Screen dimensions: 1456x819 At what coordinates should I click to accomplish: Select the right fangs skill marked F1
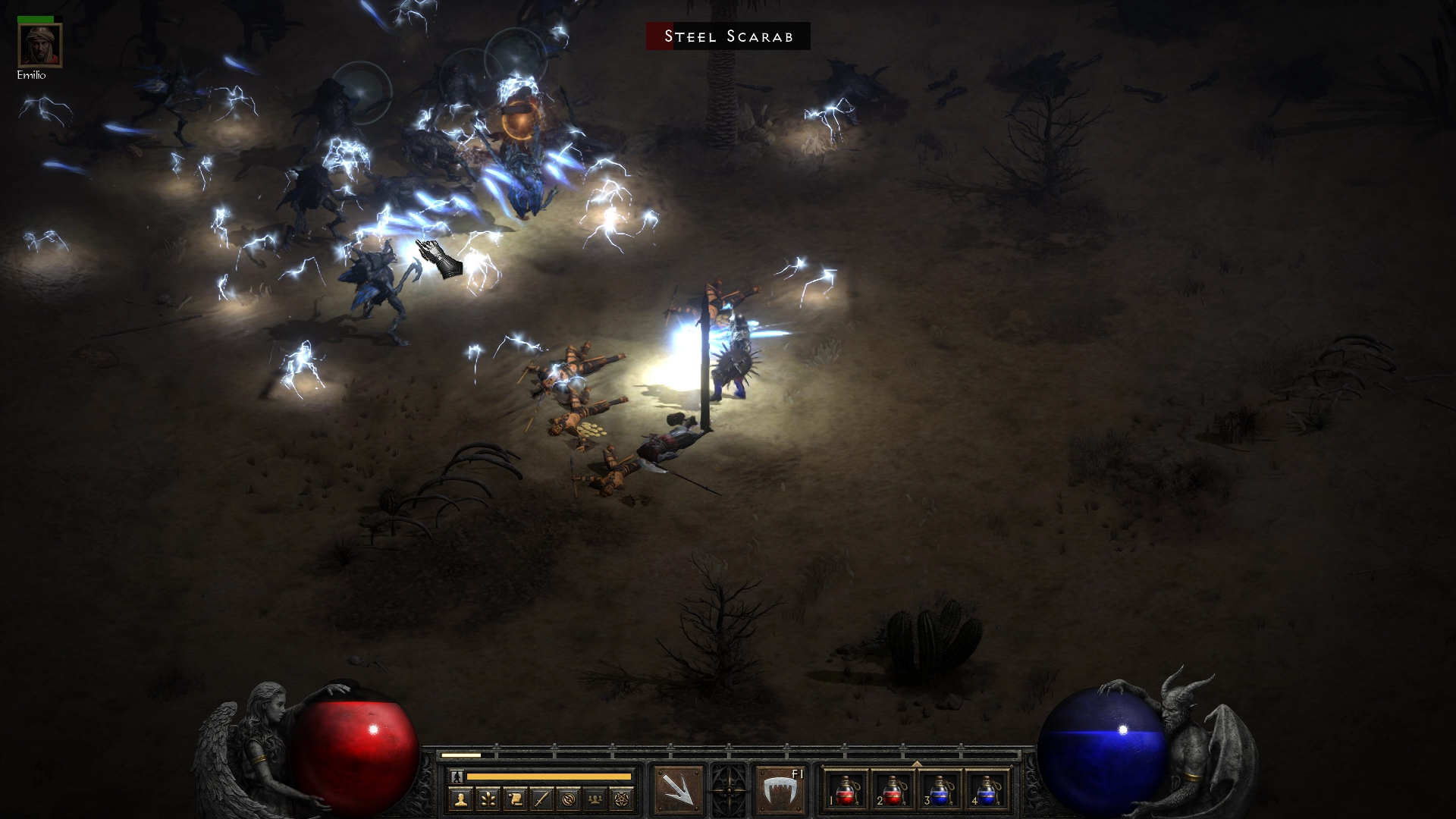(x=780, y=790)
